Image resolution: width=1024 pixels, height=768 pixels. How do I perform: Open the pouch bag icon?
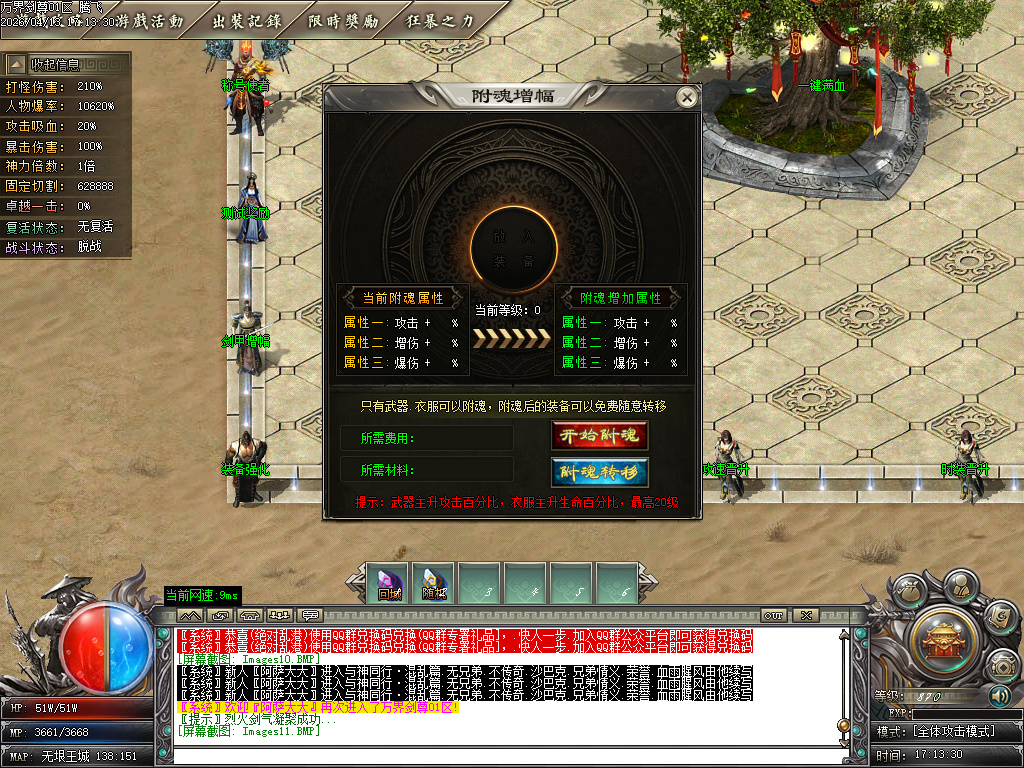click(x=910, y=592)
